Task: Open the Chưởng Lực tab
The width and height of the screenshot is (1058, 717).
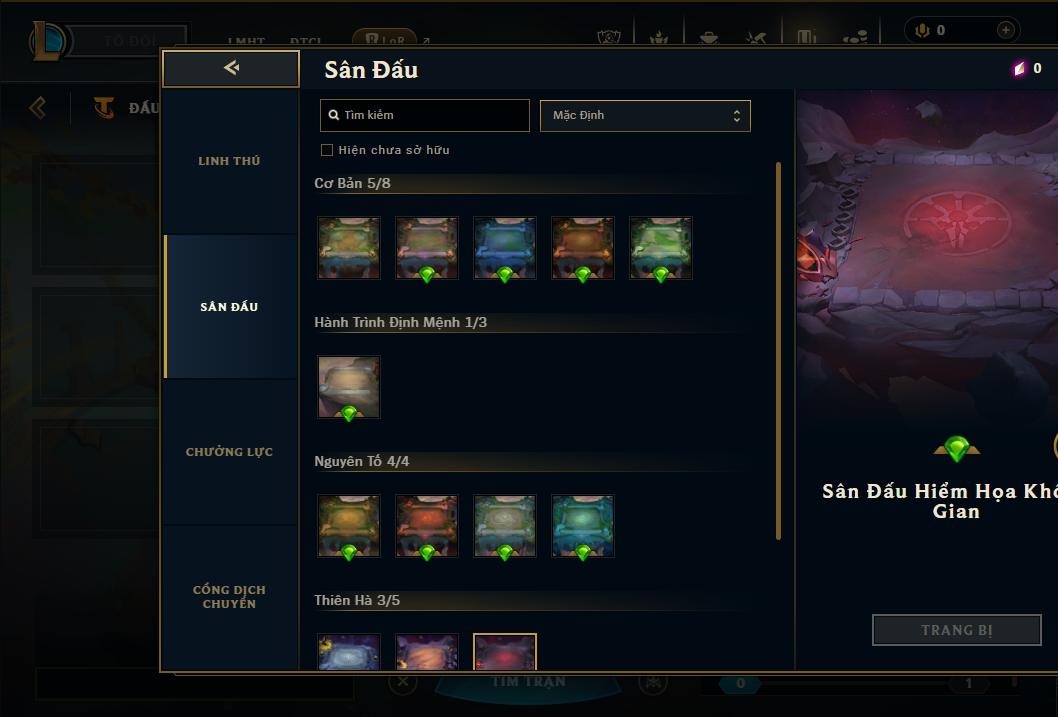Action: (x=229, y=452)
